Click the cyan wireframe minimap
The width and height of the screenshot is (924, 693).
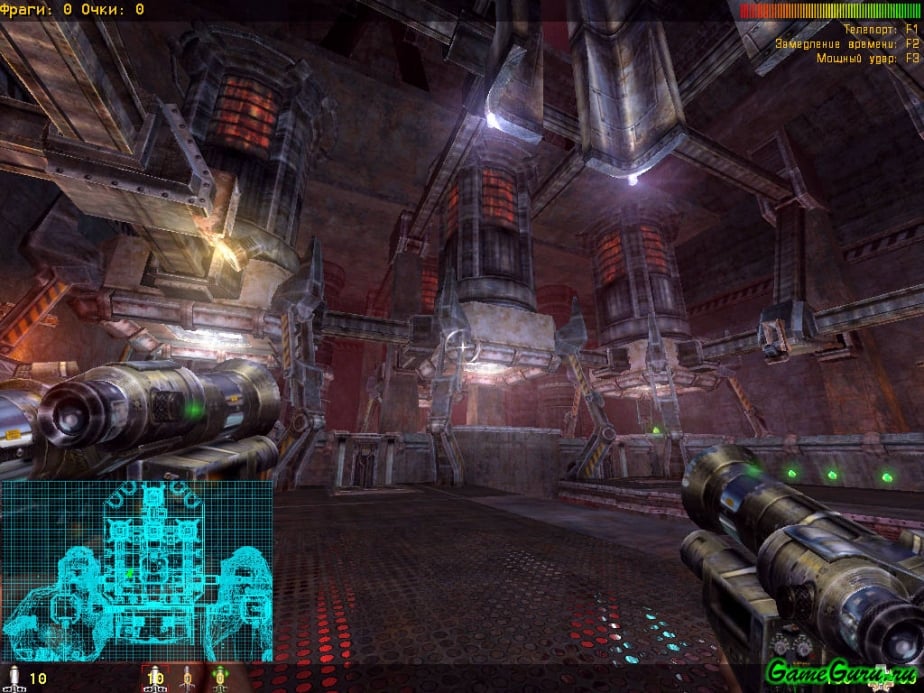[137, 571]
